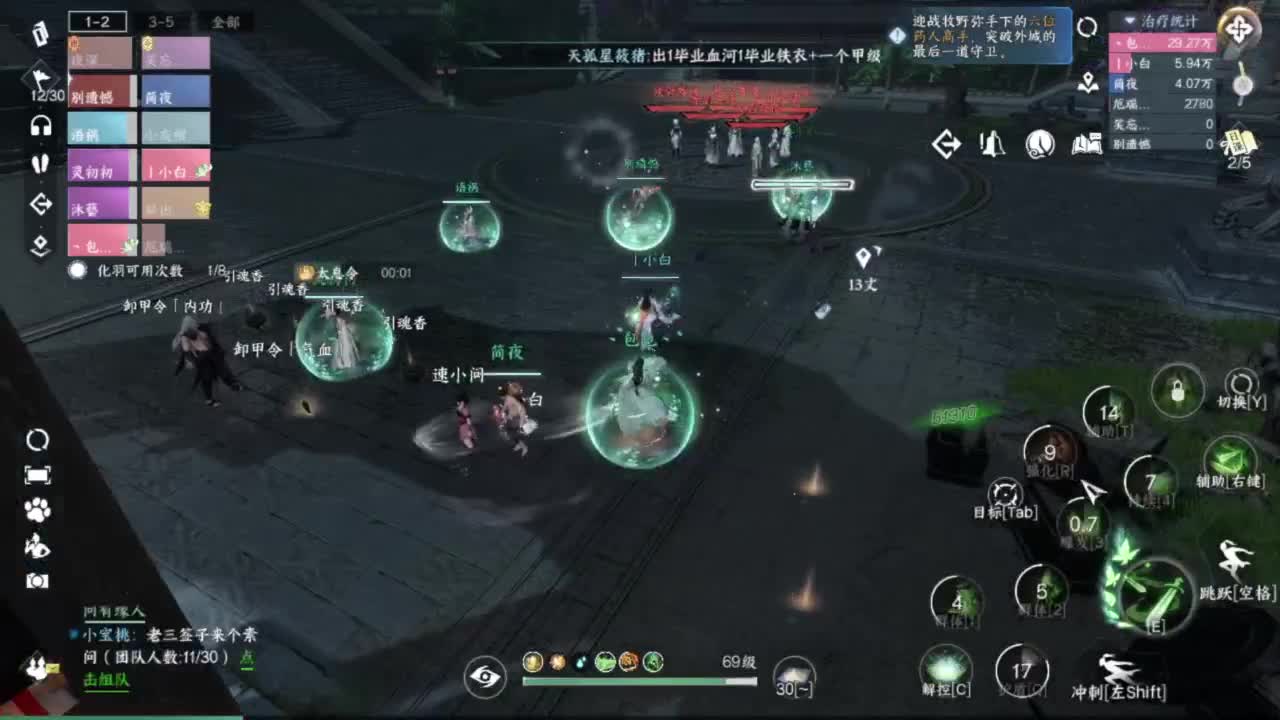Toggle the eye visibility icon at bottom center
1280x720 pixels.
(484, 677)
